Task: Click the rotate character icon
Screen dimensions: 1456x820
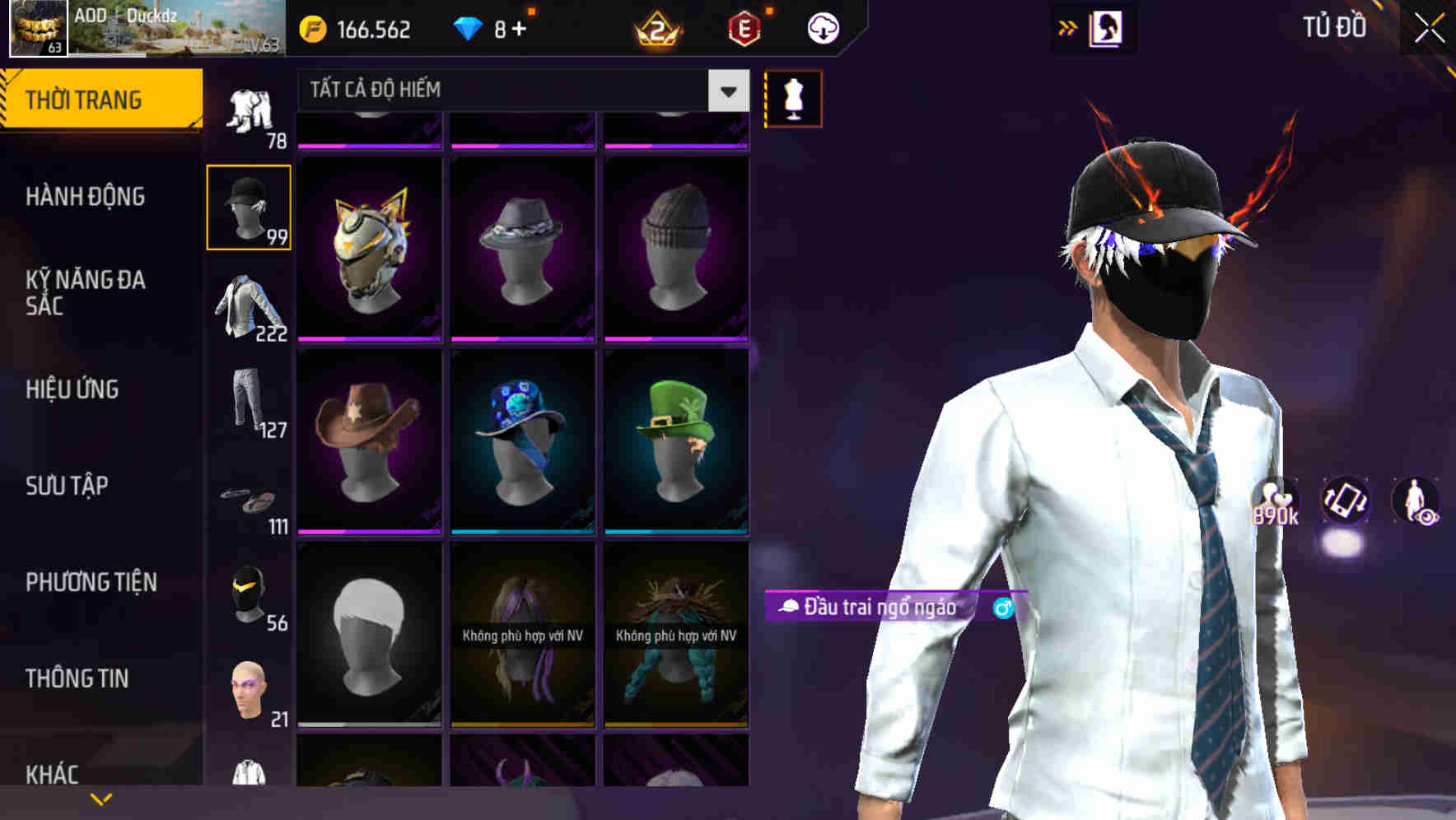Action: pos(1346,504)
